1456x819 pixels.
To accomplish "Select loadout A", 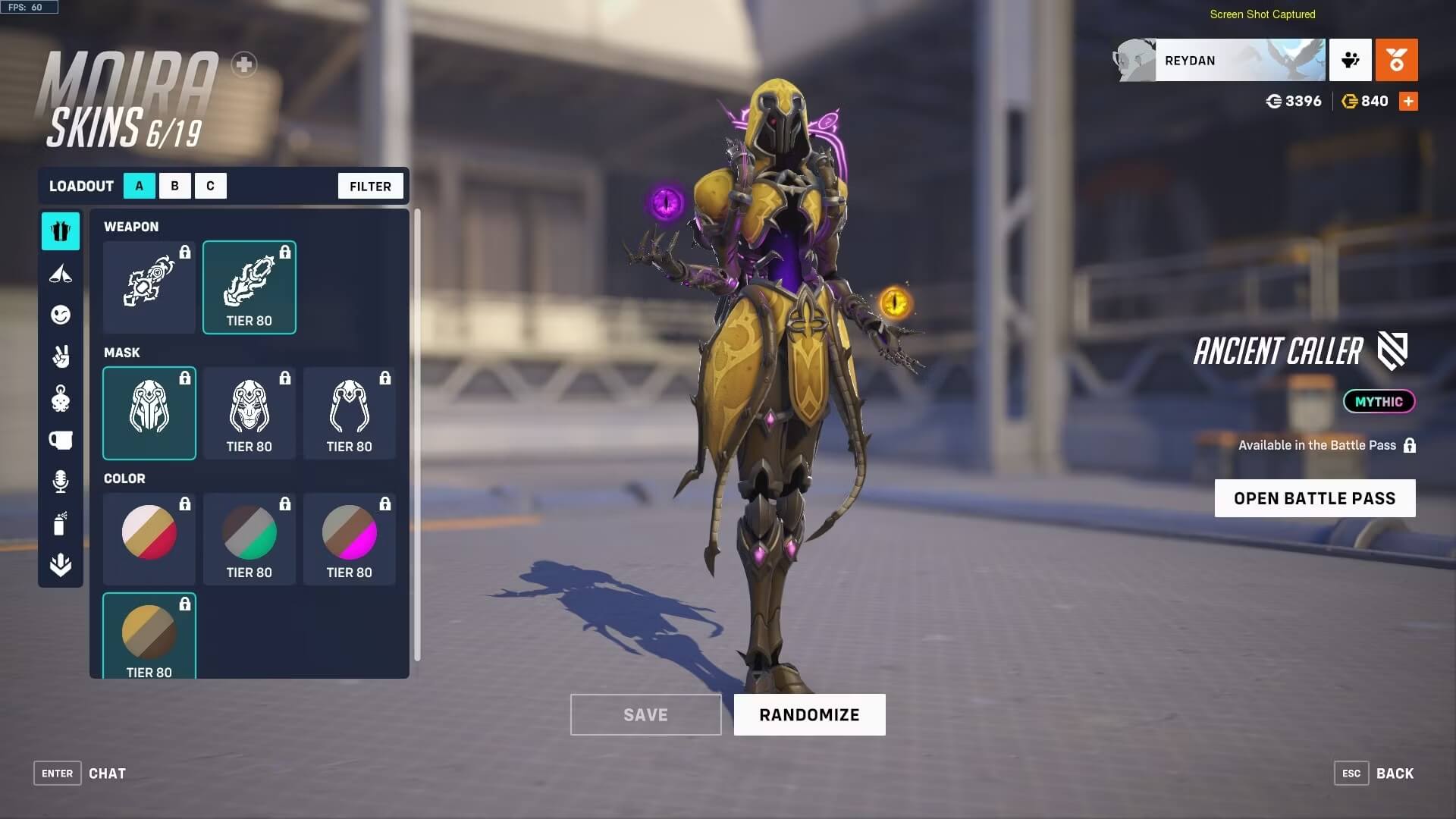I will [x=140, y=186].
